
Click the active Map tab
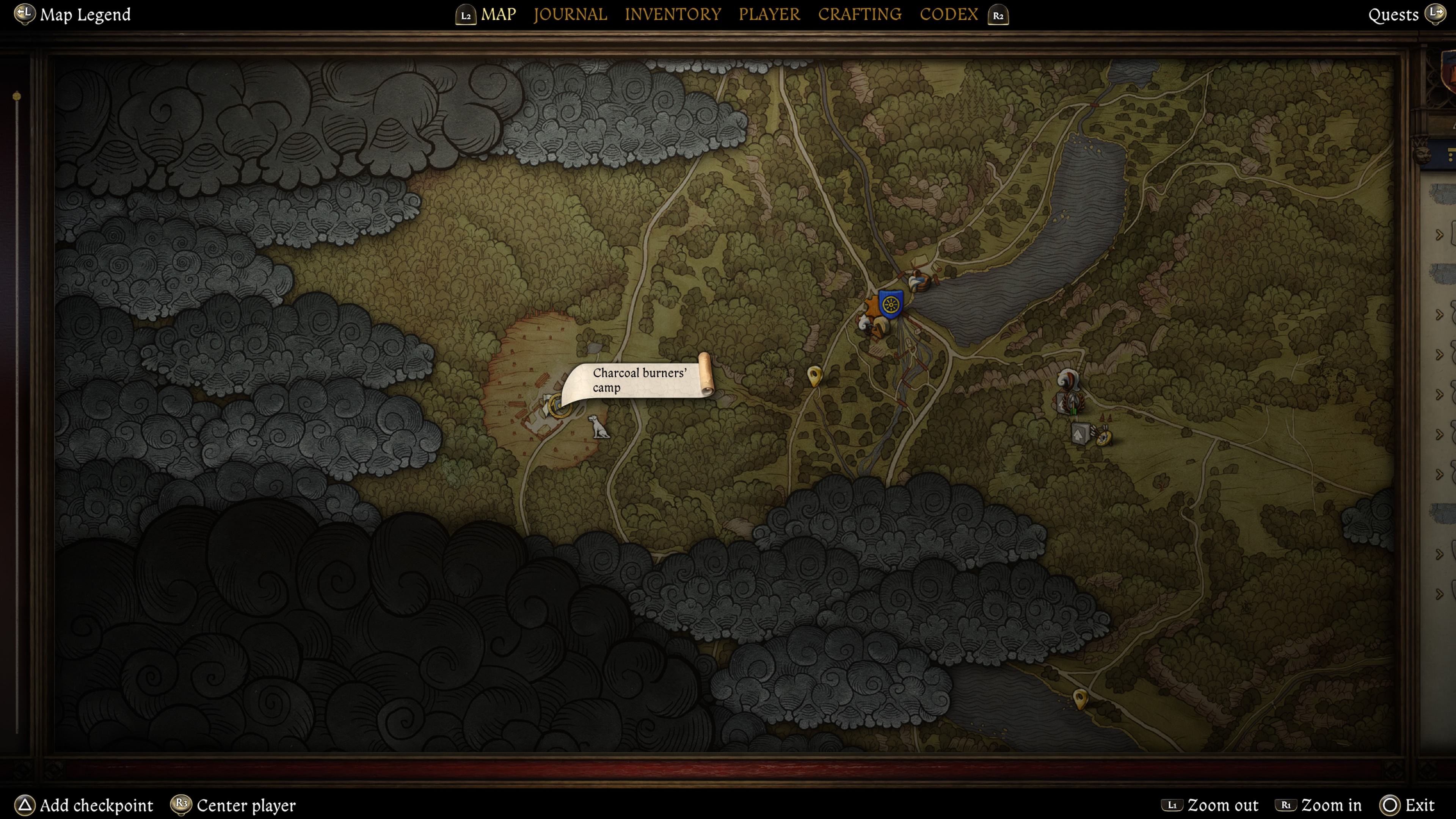[x=498, y=15]
